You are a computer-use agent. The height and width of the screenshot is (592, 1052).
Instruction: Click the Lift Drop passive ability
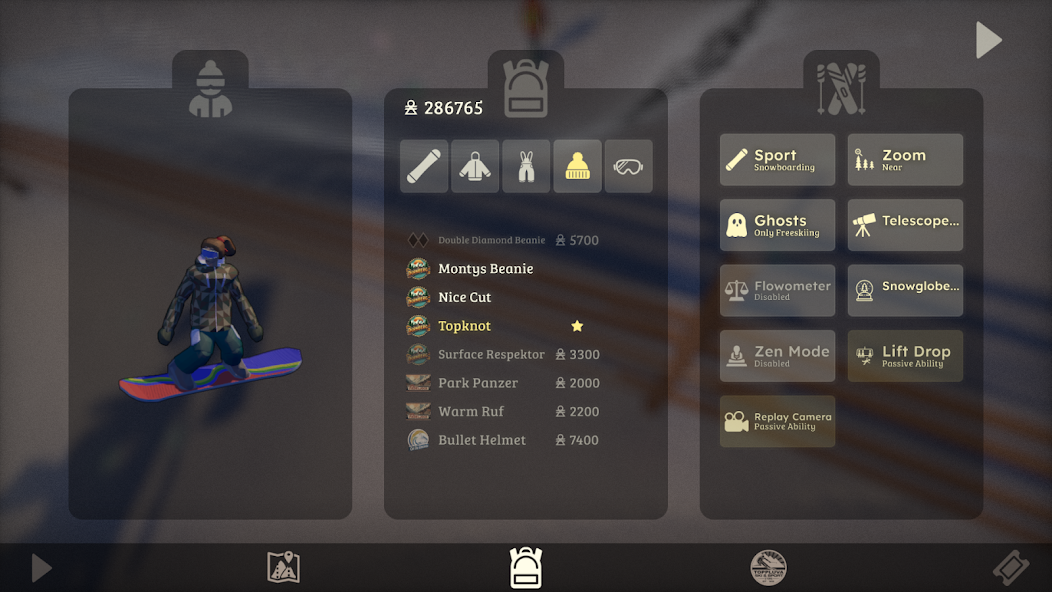coord(905,356)
